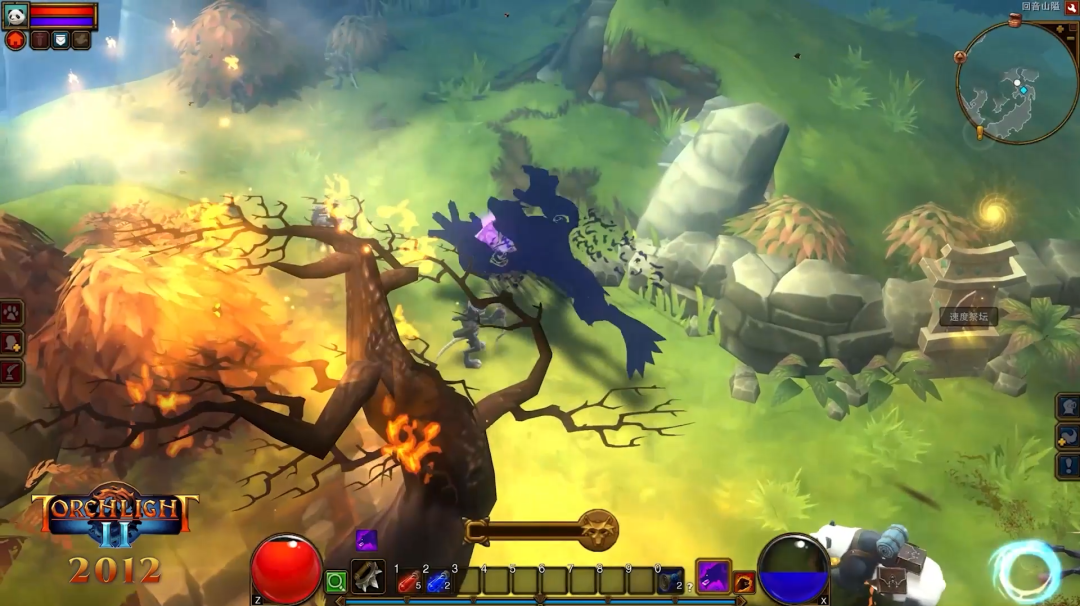Select the weapon slot beside the health orb
The height and width of the screenshot is (606, 1080).
tap(368, 577)
